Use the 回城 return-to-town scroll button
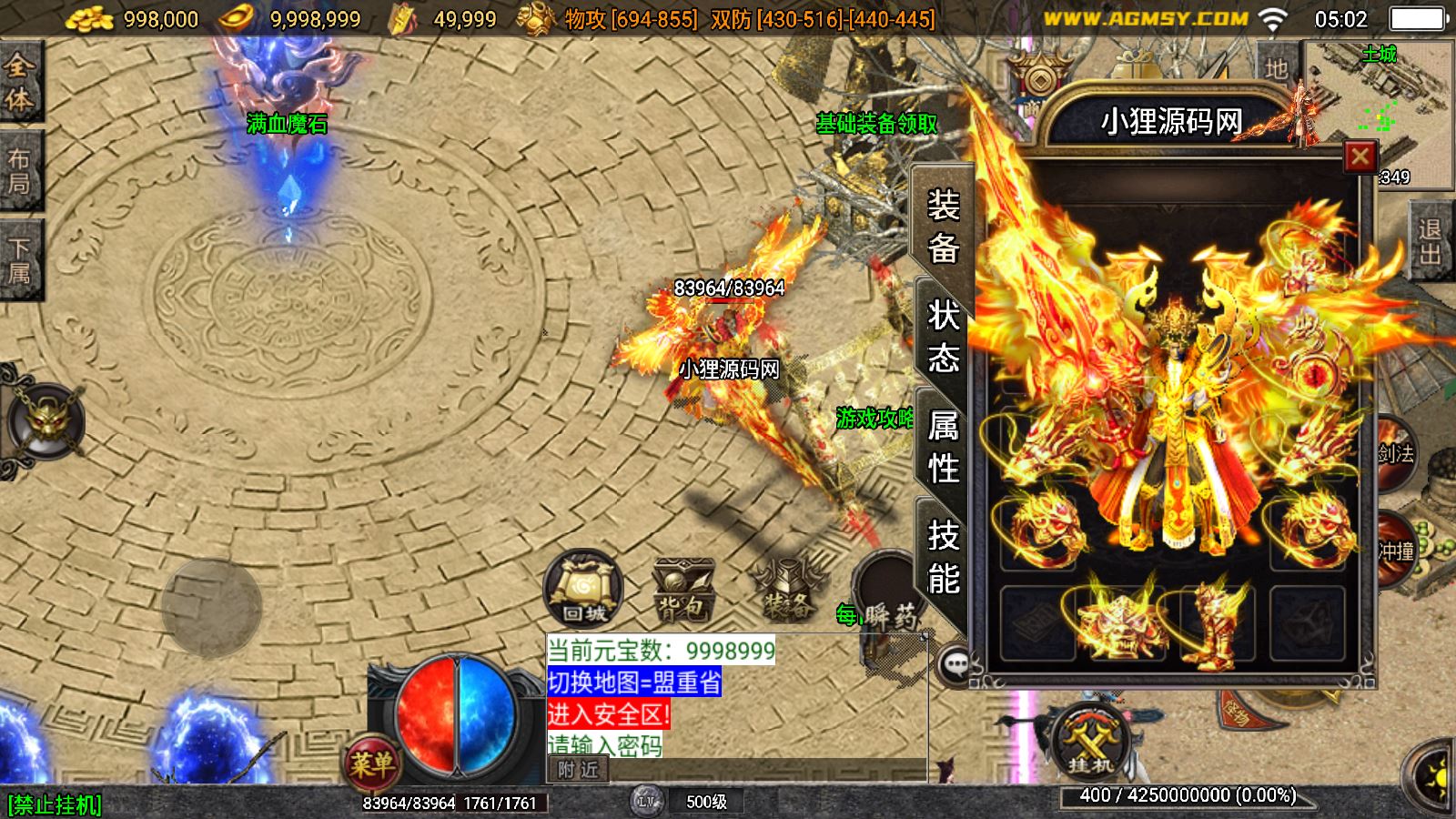Screen dimensions: 1456x819 583,589
